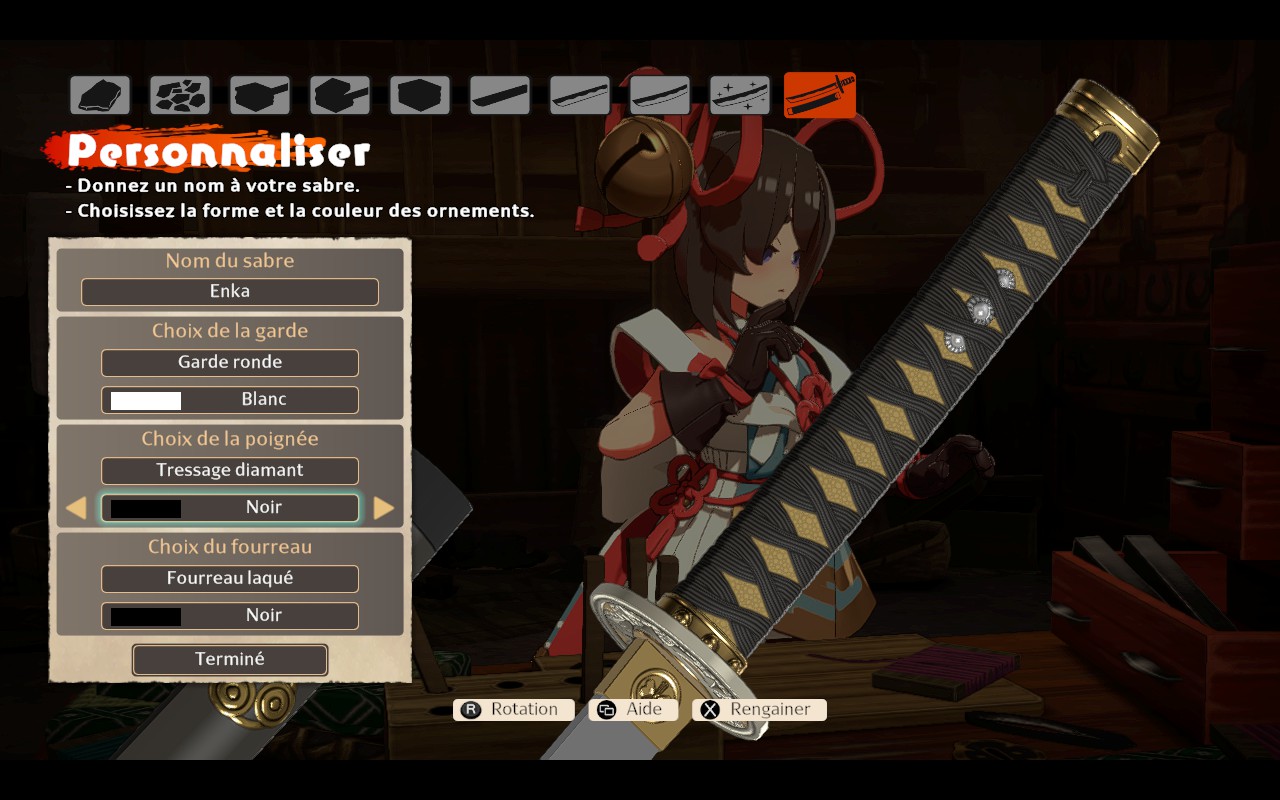Select the scabbard's Noir color option

[230, 616]
